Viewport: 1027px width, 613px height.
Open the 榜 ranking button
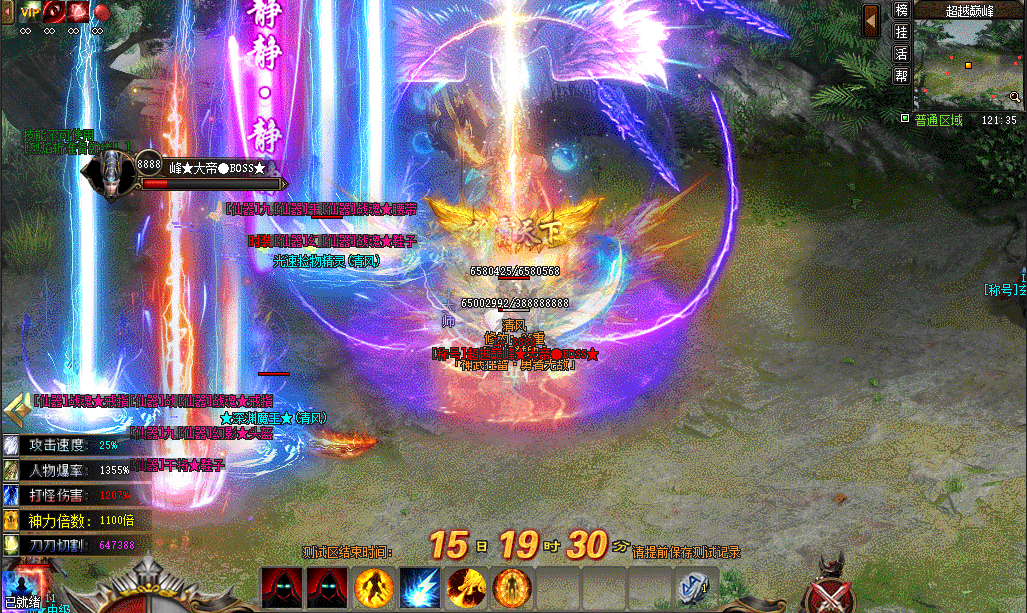(x=901, y=11)
